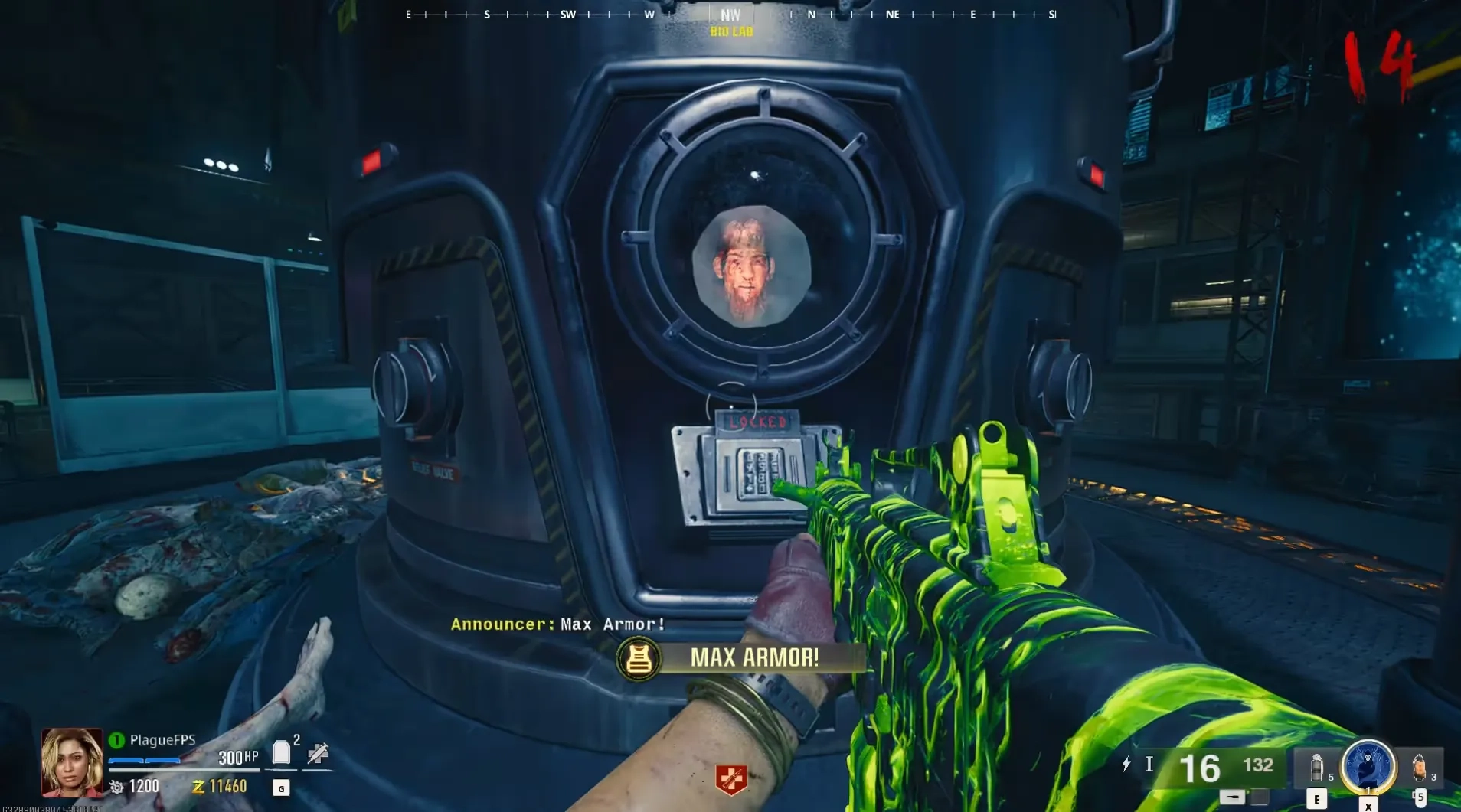The height and width of the screenshot is (812, 1461).
Task: Use the self-revive syringe icon
Action: (x=317, y=754)
